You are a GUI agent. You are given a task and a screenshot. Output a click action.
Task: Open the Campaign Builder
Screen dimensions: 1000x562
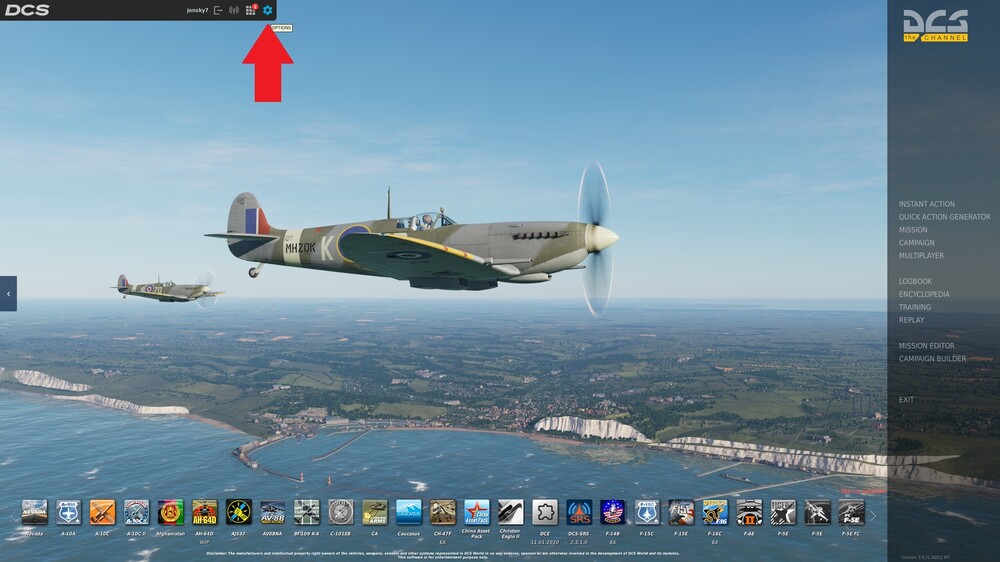pos(932,359)
